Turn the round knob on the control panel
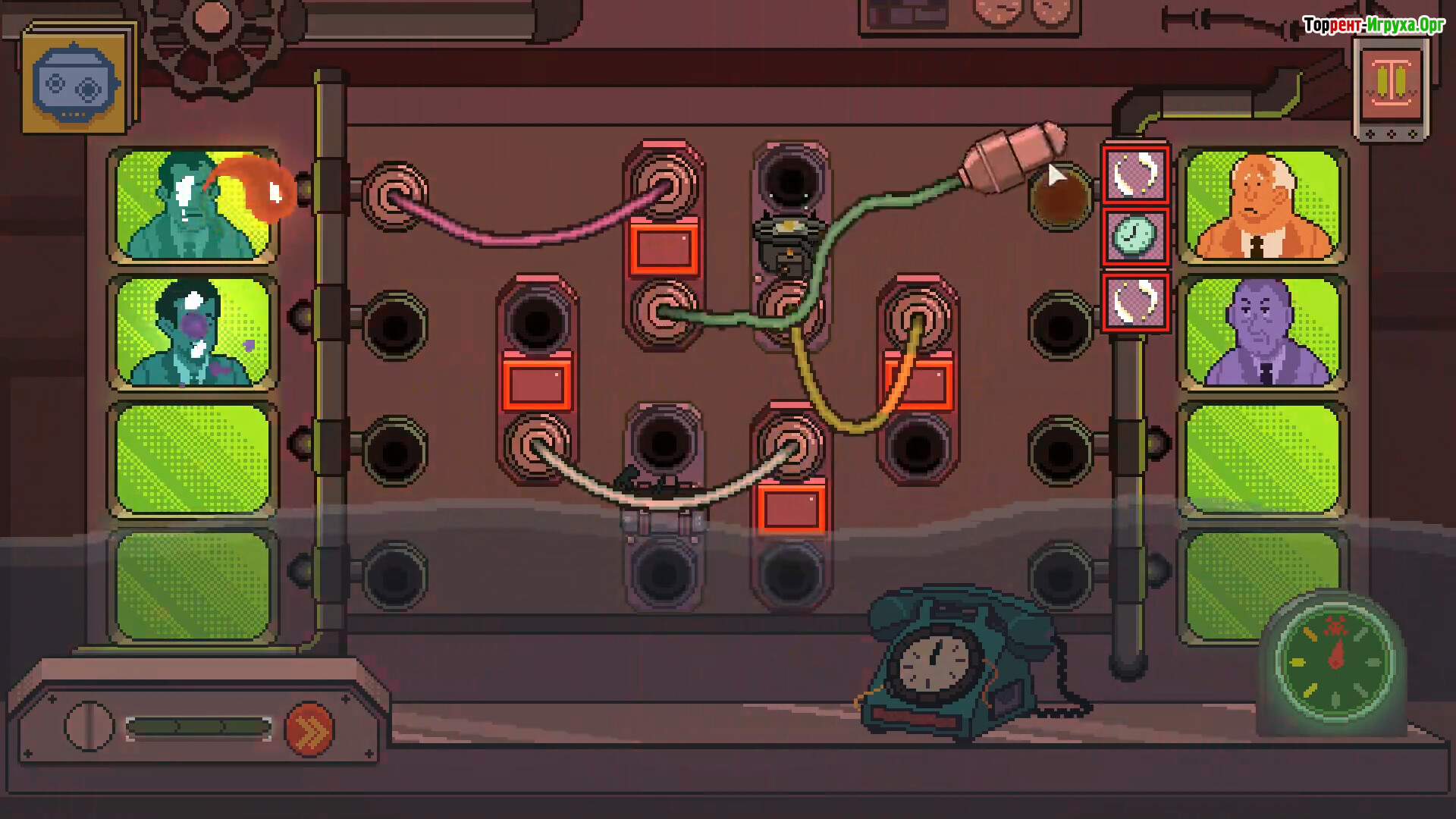This screenshot has height=819, width=1456. (89, 726)
